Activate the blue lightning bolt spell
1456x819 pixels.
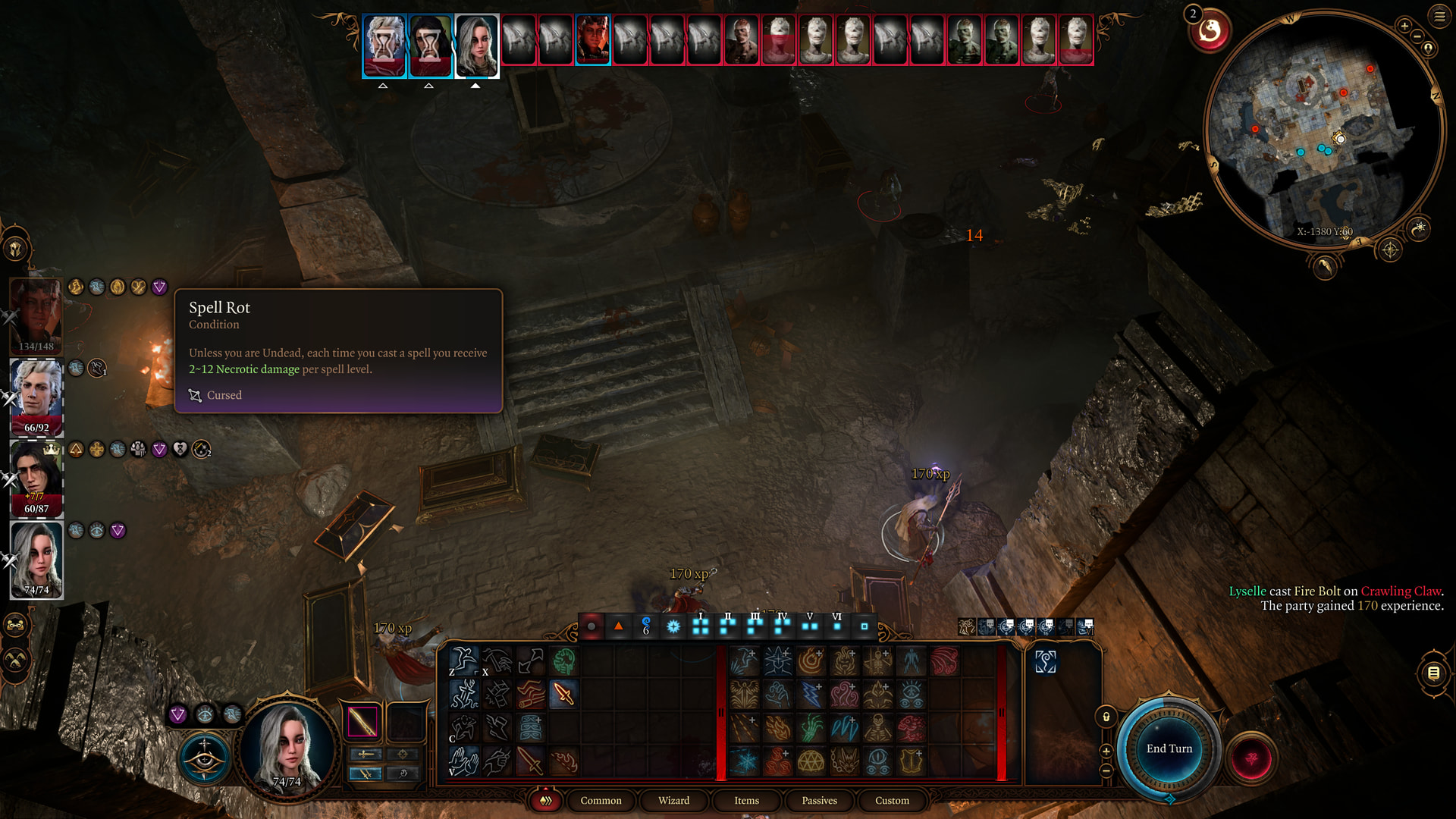click(811, 694)
